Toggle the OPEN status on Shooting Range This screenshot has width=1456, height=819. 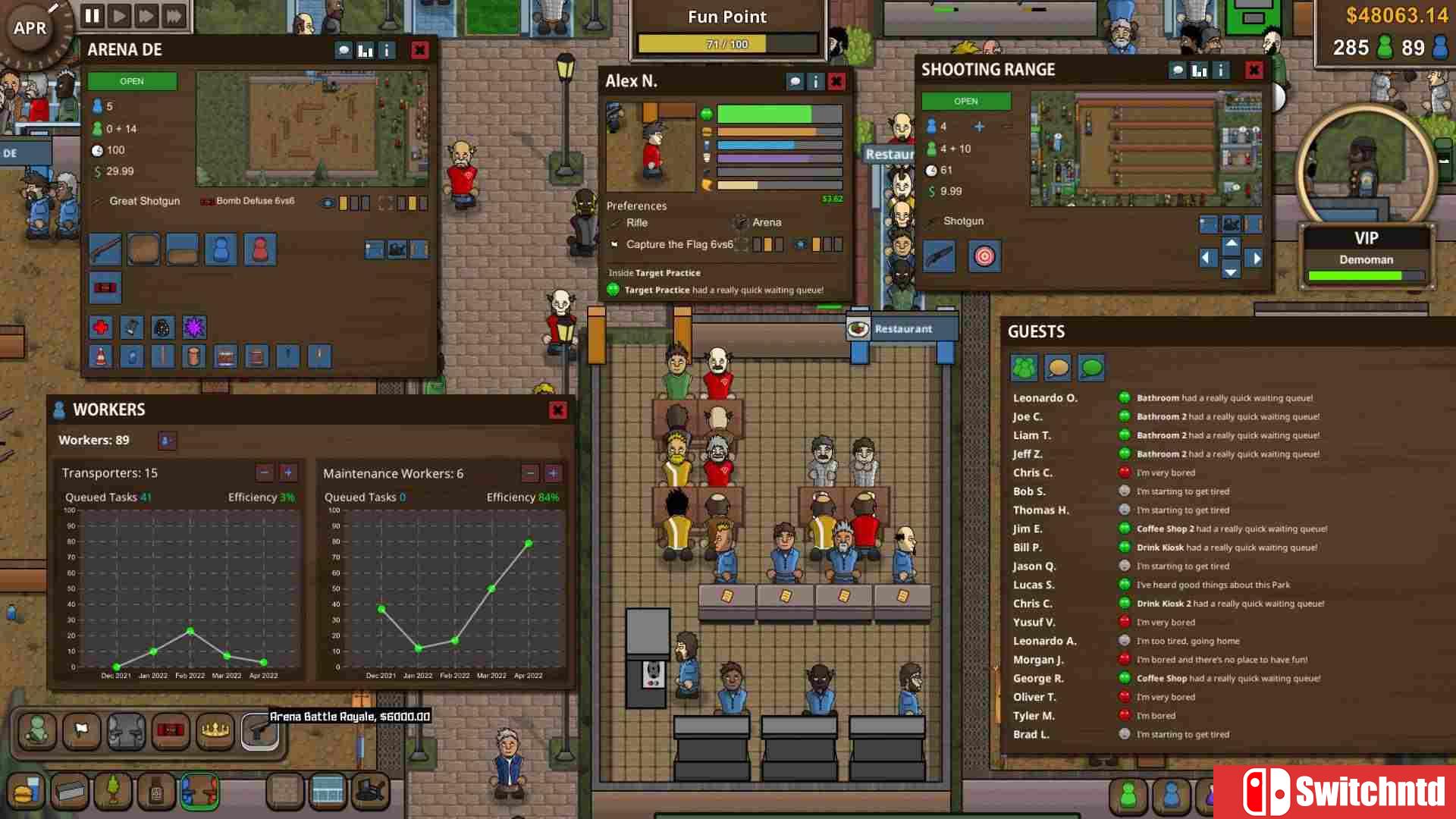pos(965,101)
